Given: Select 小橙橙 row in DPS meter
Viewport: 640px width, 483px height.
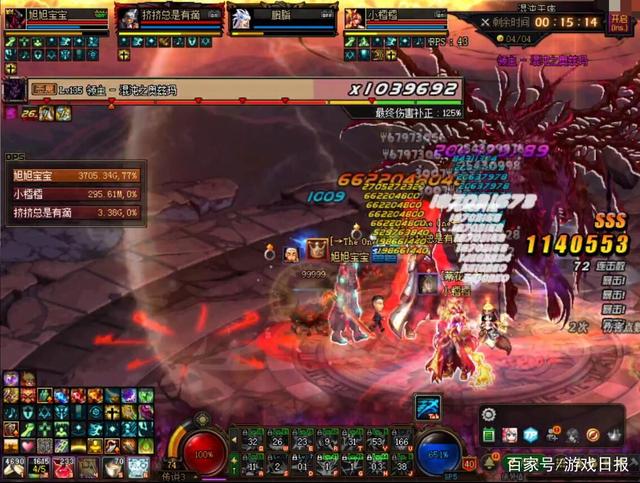Looking at the screenshot, I should (74, 194).
